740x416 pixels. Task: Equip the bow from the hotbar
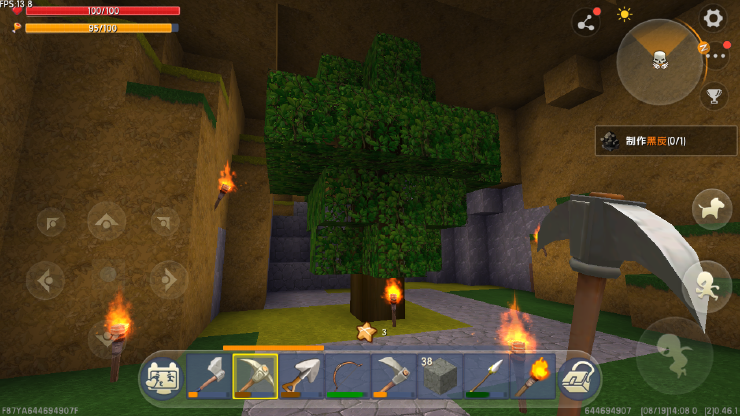(x=347, y=376)
